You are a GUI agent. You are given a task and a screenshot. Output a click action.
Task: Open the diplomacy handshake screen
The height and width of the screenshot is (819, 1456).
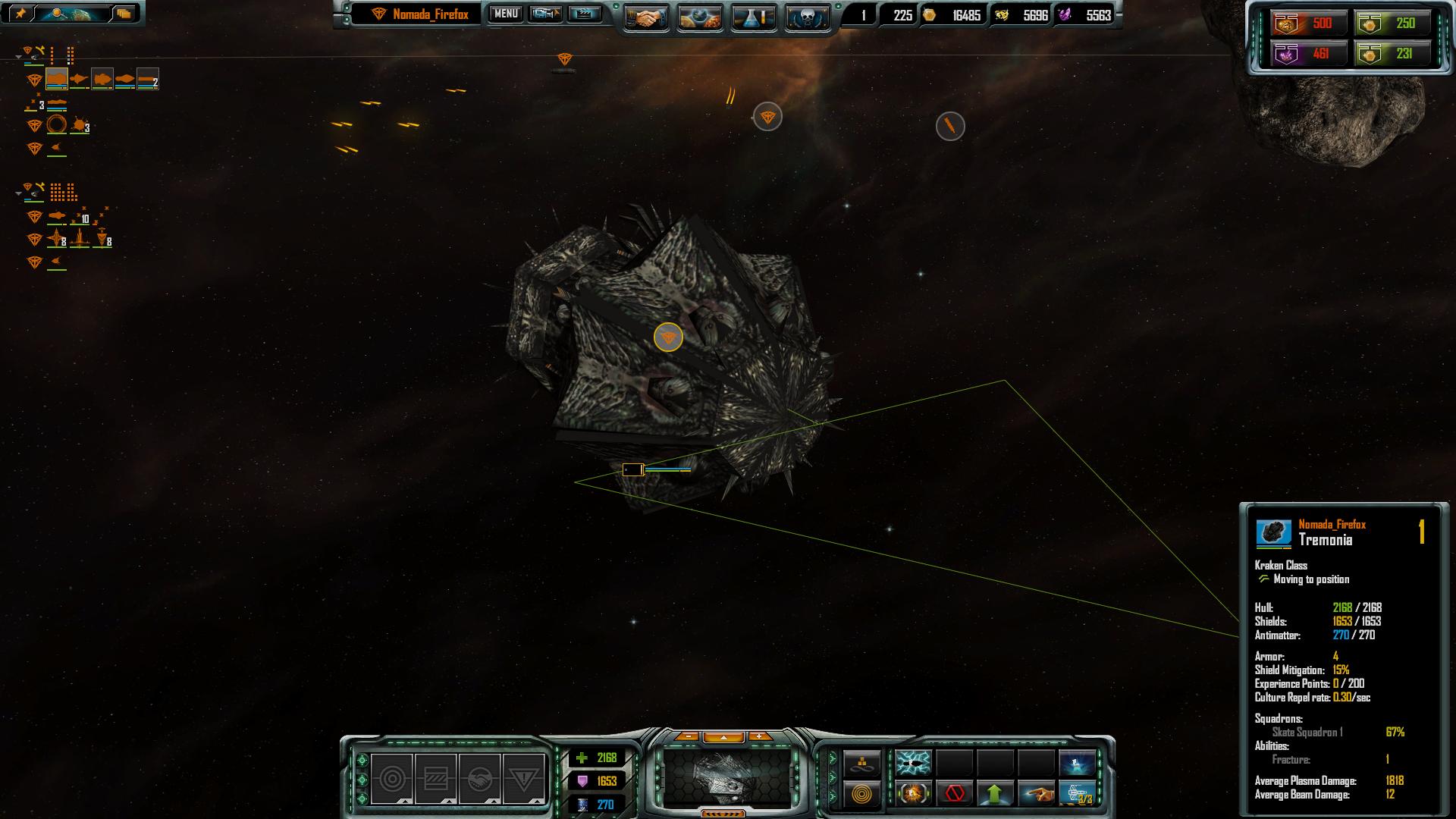coord(646,17)
